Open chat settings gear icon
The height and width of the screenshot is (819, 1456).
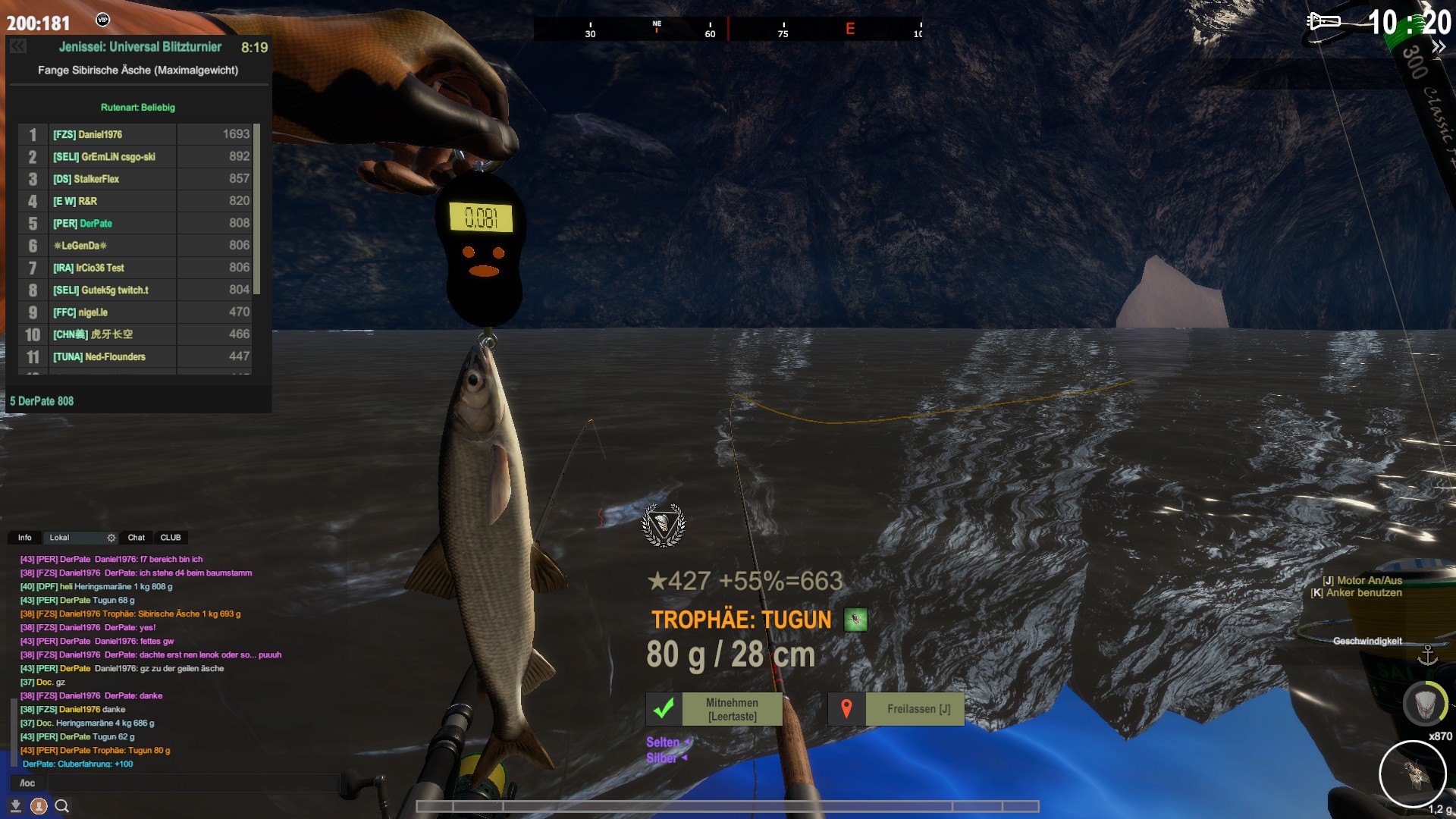tap(111, 538)
